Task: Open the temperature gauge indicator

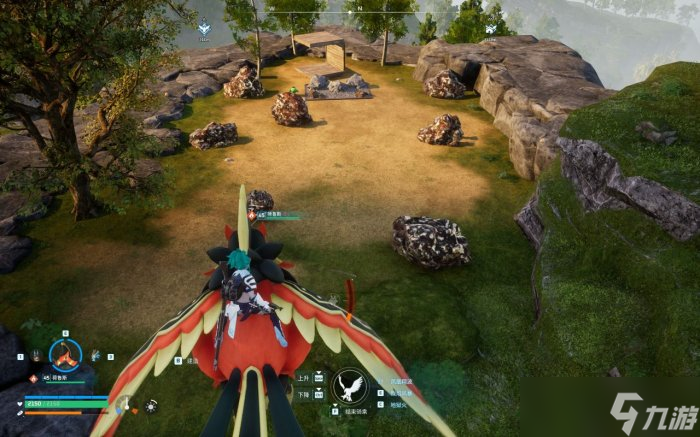Action: [x=125, y=405]
